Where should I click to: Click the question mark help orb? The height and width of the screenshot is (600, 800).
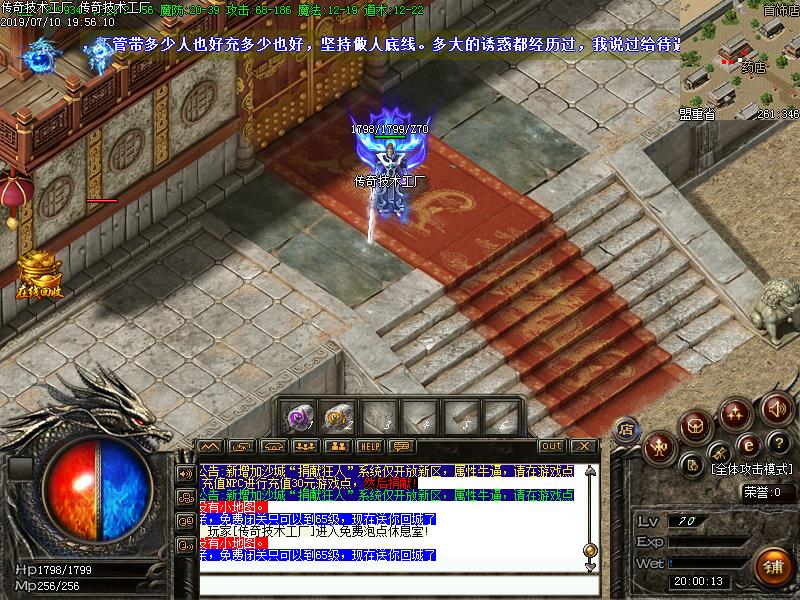point(780,443)
